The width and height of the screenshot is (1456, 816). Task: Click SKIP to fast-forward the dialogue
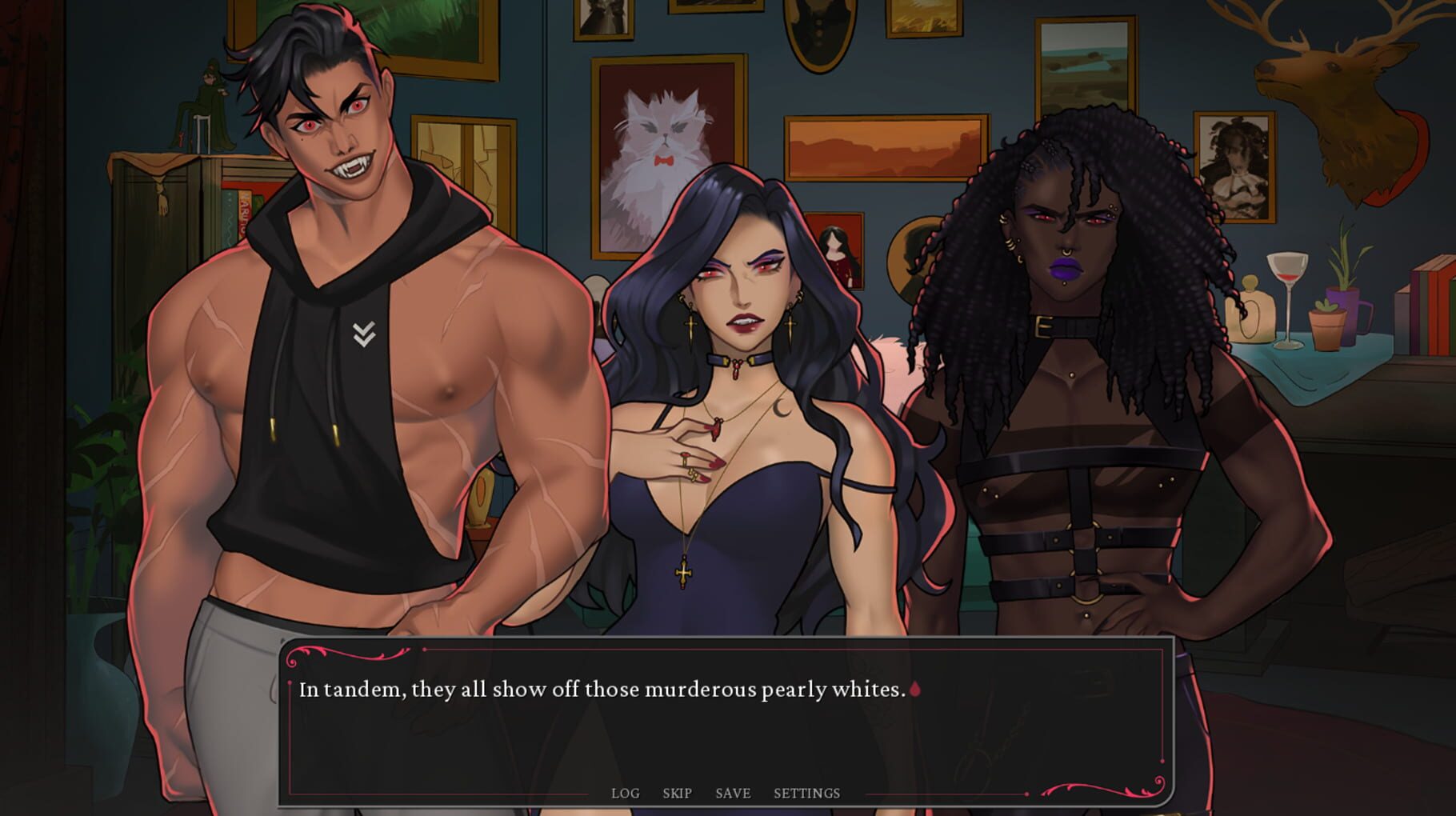[x=676, y=793]
